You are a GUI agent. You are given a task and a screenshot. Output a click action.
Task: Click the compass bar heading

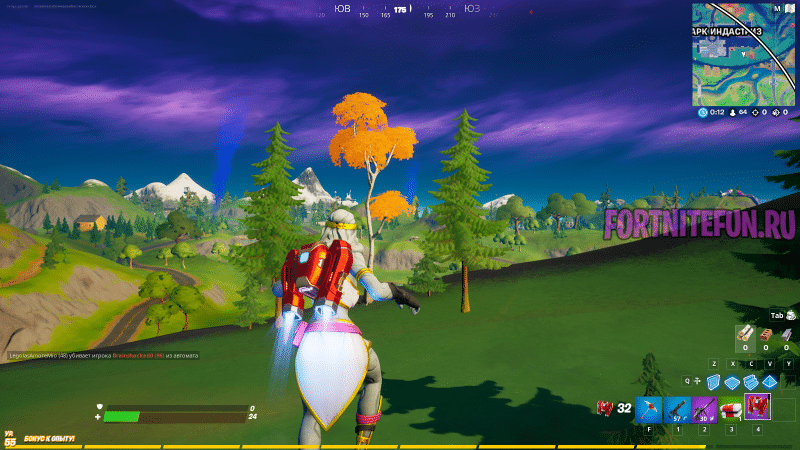[x=401, y=10]
